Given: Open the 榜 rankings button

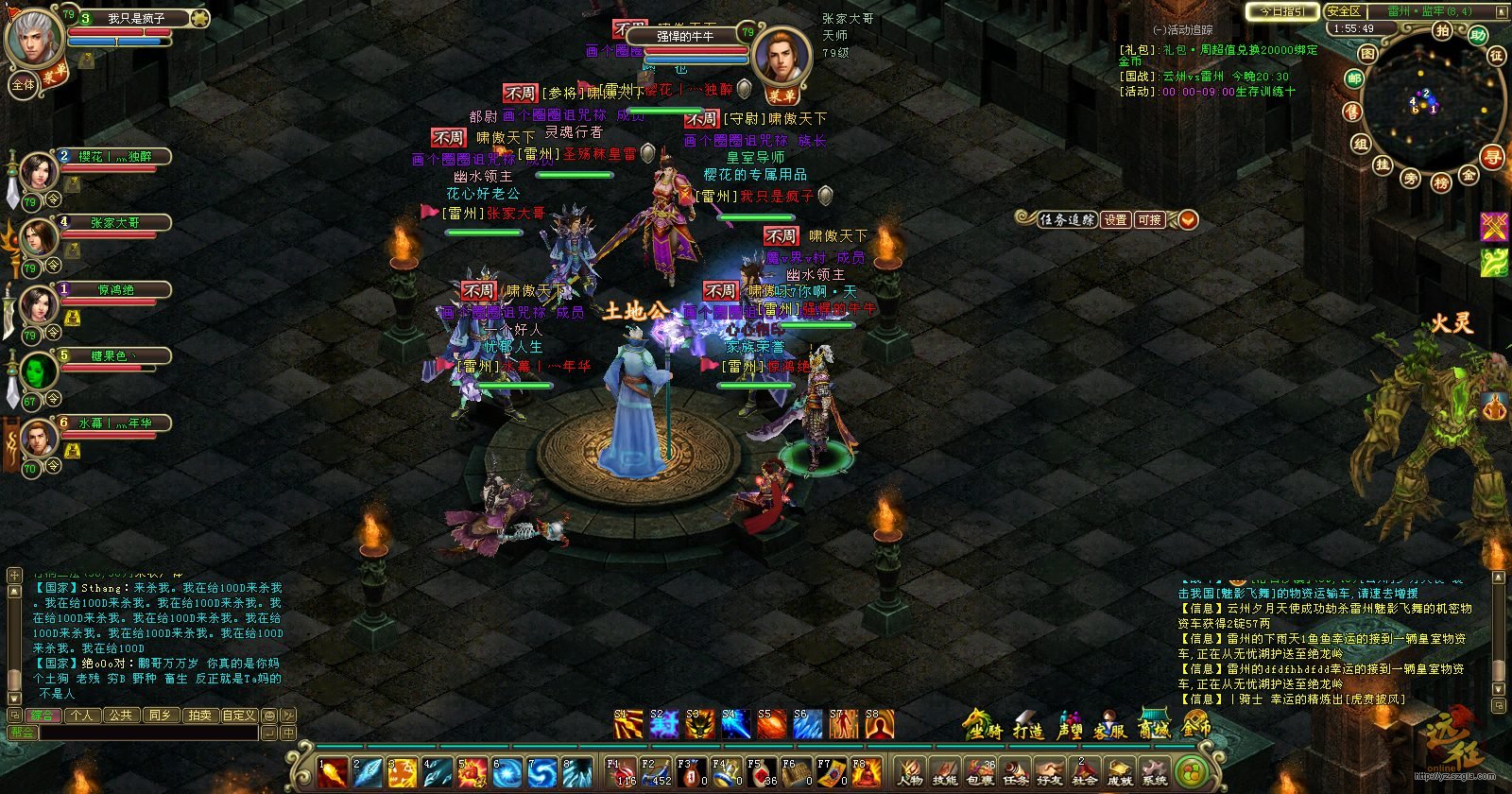Looking at the screenshot, I should 1441,182.
